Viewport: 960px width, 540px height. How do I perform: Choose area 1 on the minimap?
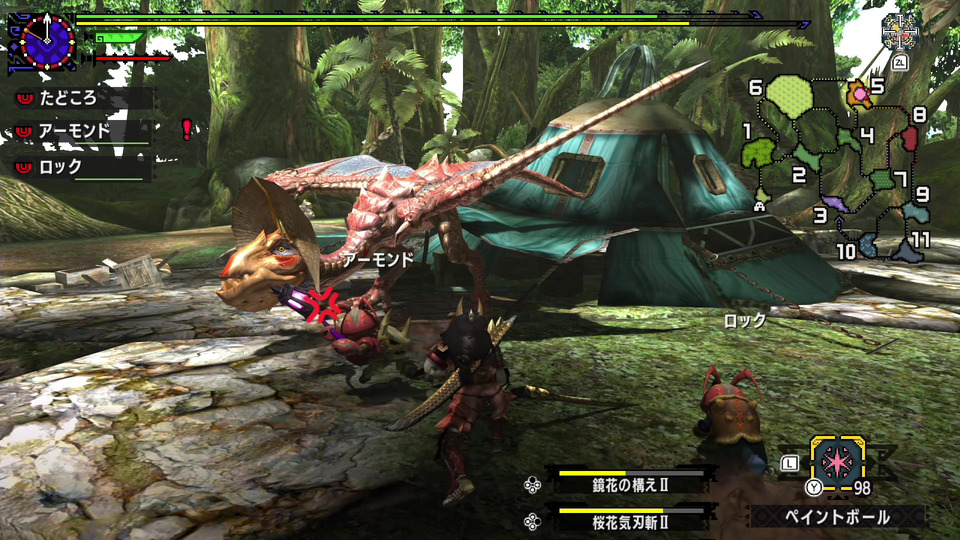click(759, 152)
